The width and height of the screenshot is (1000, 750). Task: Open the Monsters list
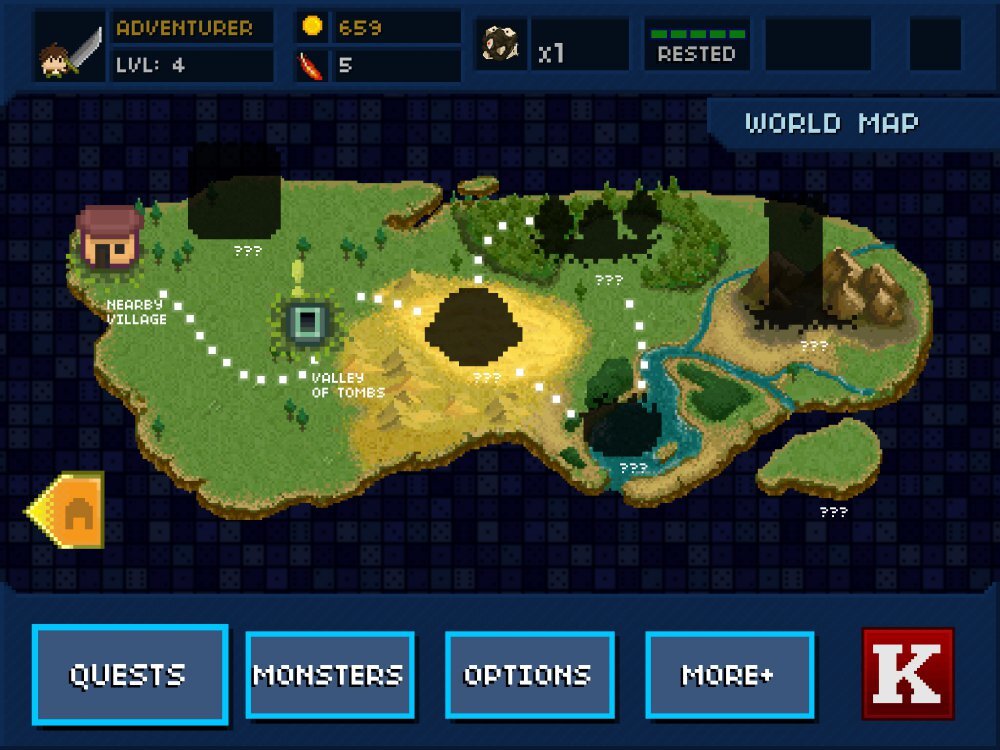point(329,675)
